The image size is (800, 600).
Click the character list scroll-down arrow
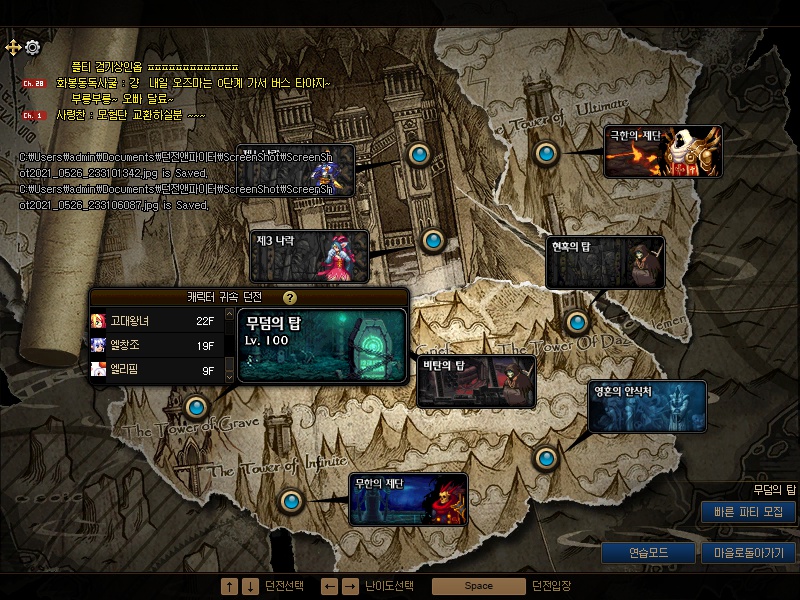coord(229,375)
